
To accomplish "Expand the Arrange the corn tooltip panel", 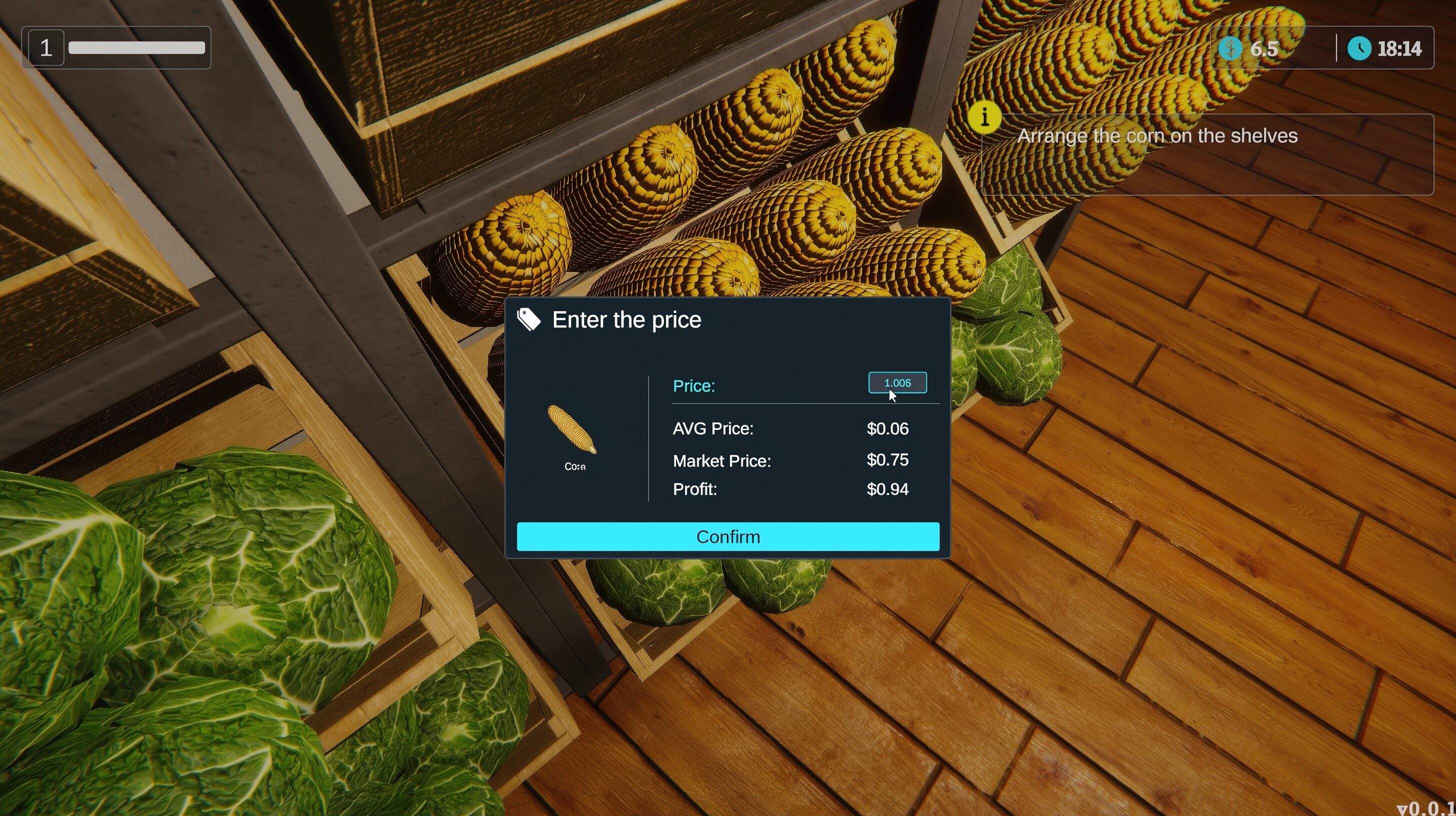I will coord(1158,135).
